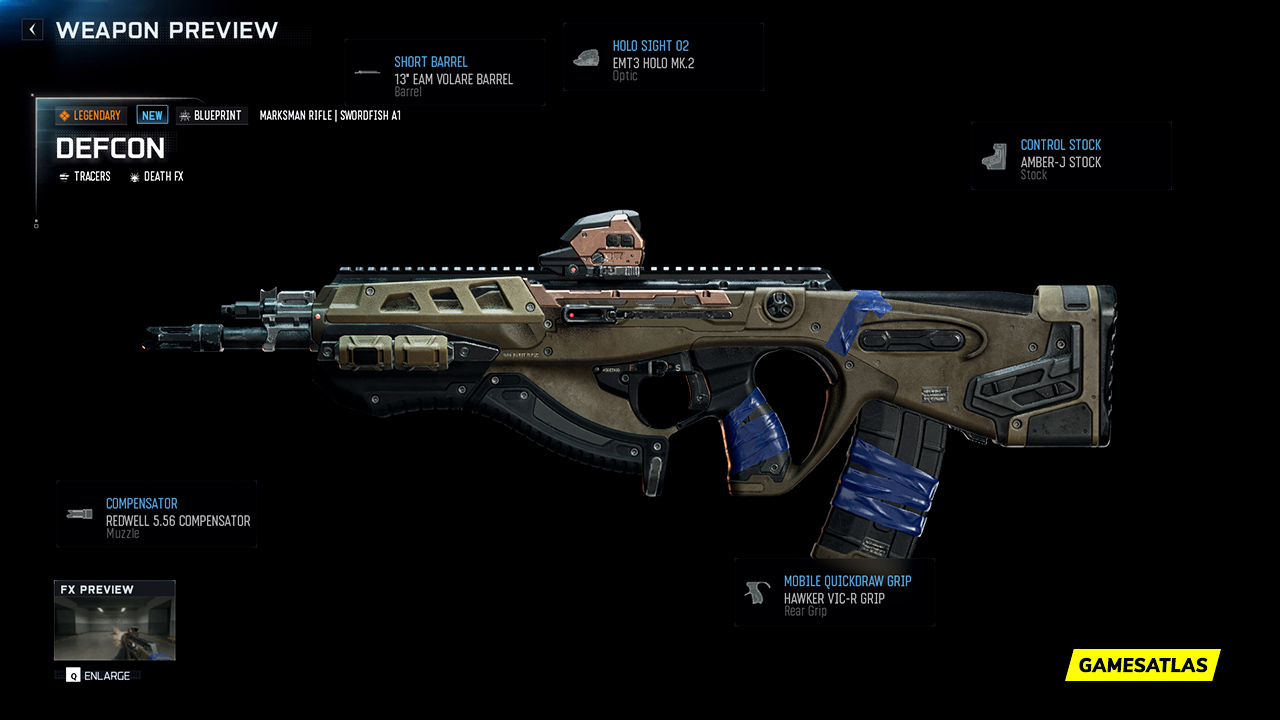The image size is (1280, 720).
Task: Choose the Control Stock attachment slot
Action: tap(1070, 157)
